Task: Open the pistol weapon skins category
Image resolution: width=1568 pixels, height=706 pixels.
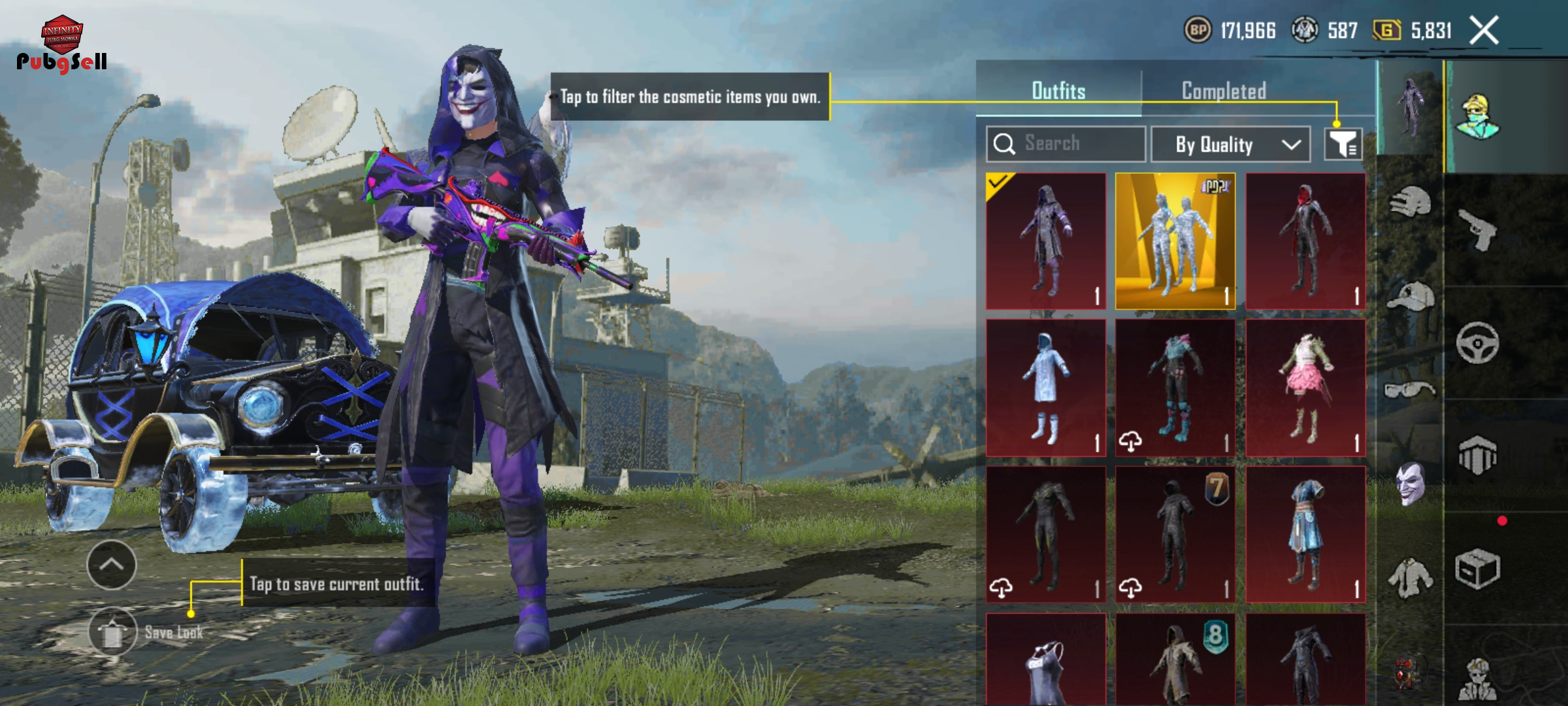Action: pyautogui.click(x=1478, y=230)
